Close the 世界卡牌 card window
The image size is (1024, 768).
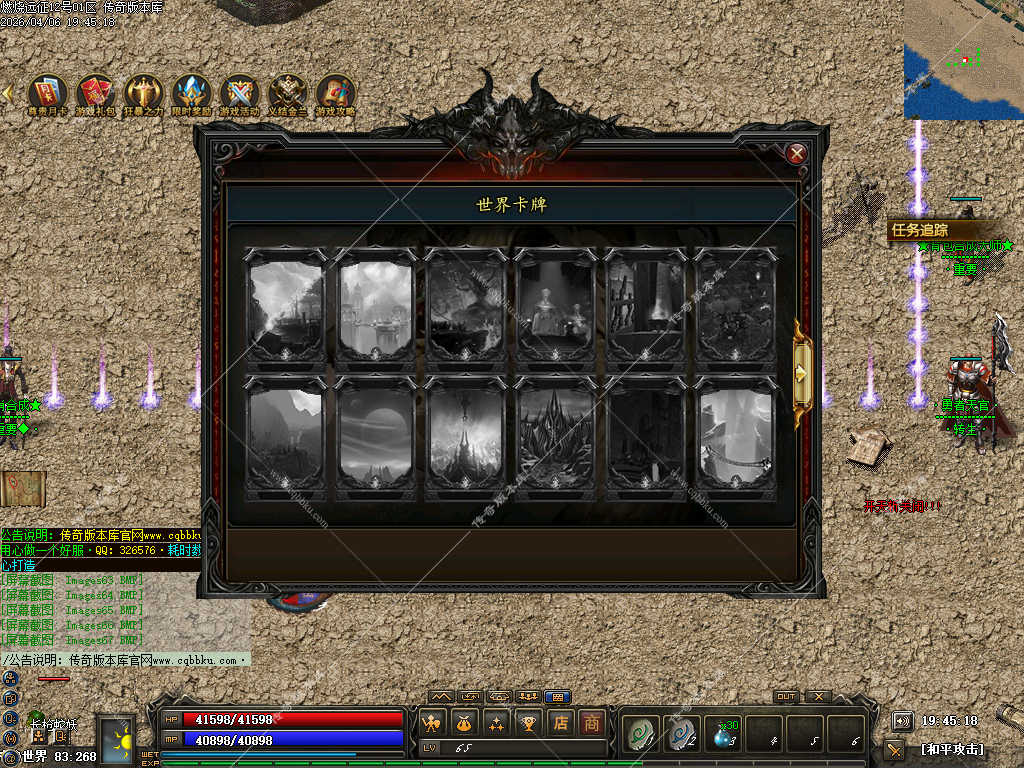point(797,153)
